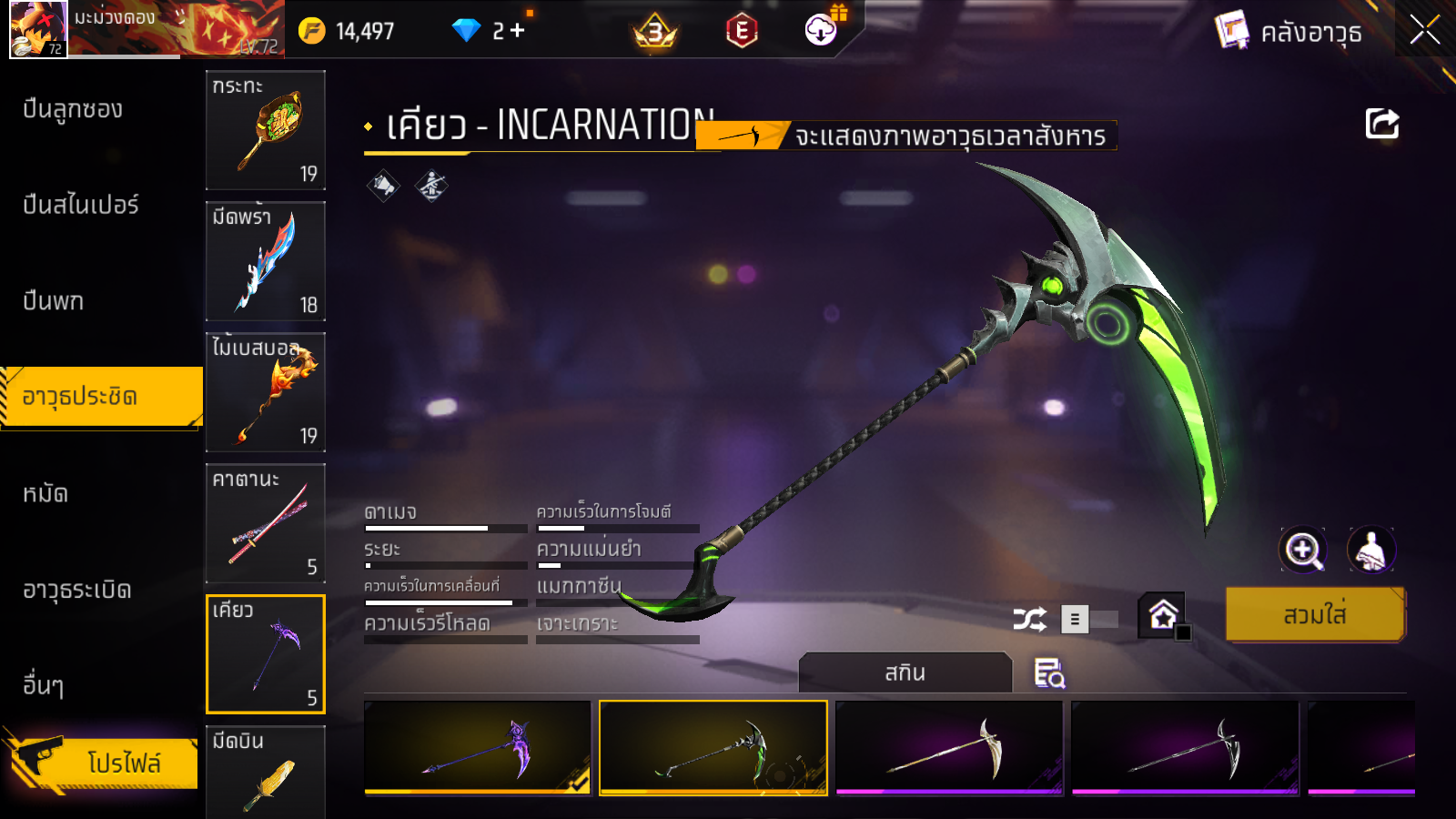Toggle the random skin shuffle switch
The image size is (1456, 819).
(x=1089, y=620)
